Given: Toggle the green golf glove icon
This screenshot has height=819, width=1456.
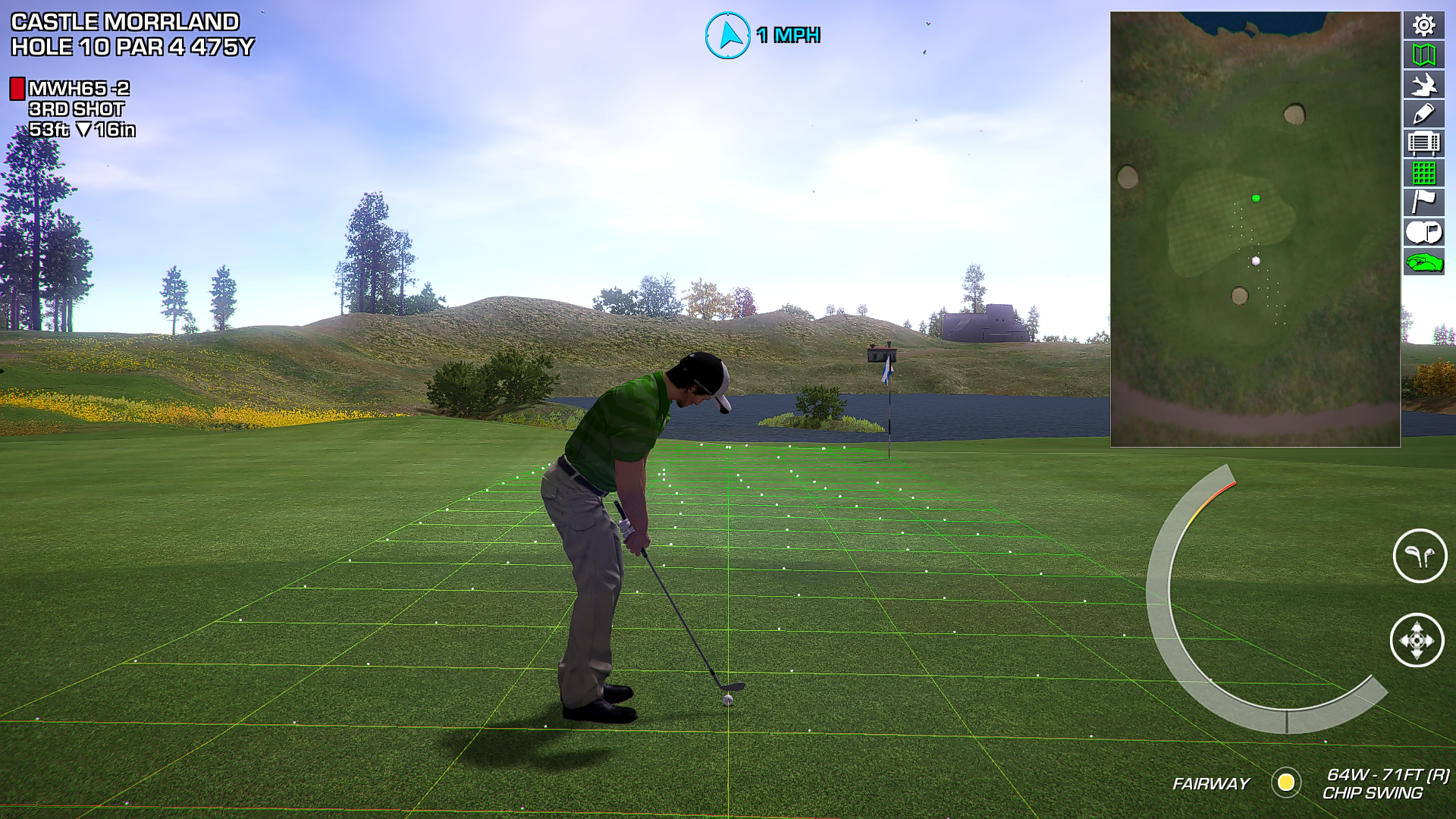Looking at the screenshot, I should 1423,262.
